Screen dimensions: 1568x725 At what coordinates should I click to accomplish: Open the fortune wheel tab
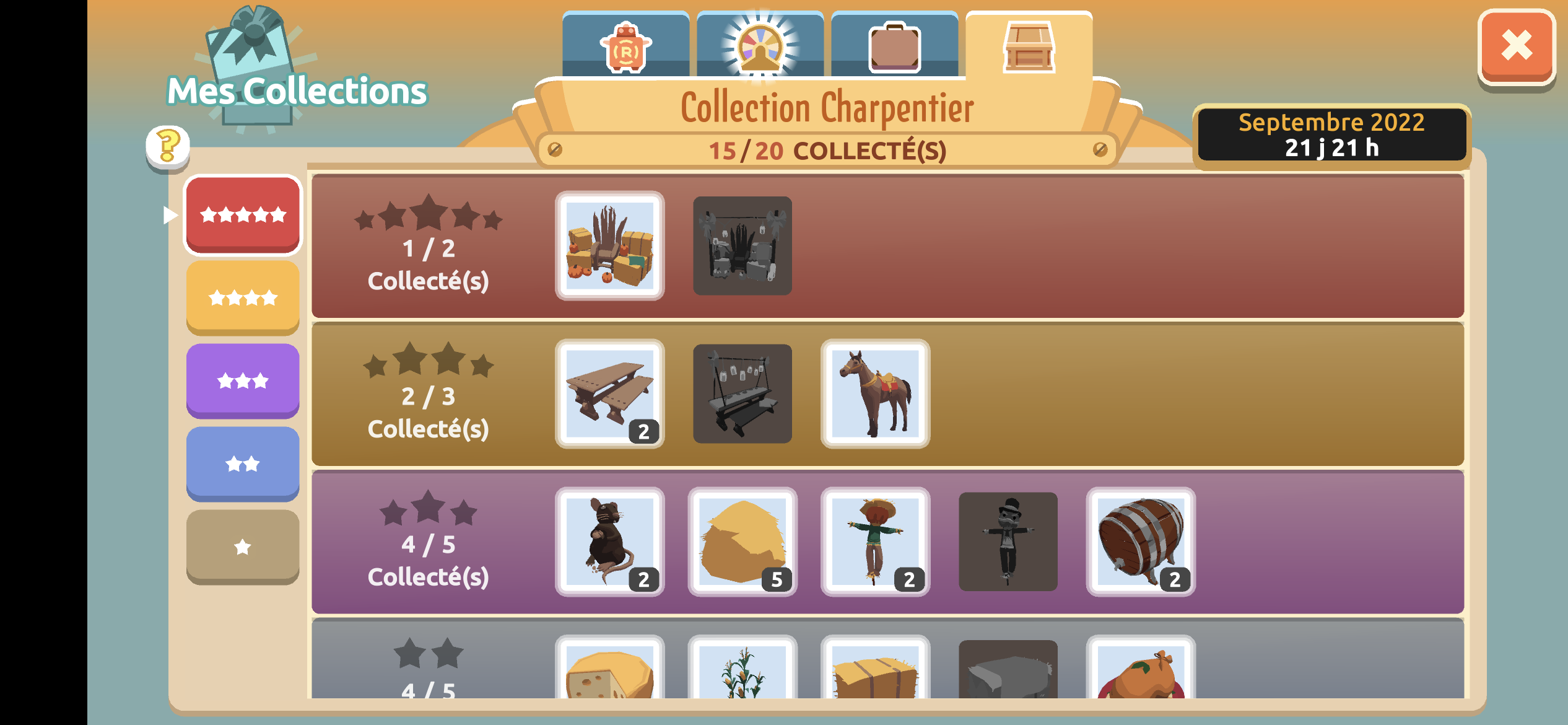pyautogui.click(x=760, y=47)
